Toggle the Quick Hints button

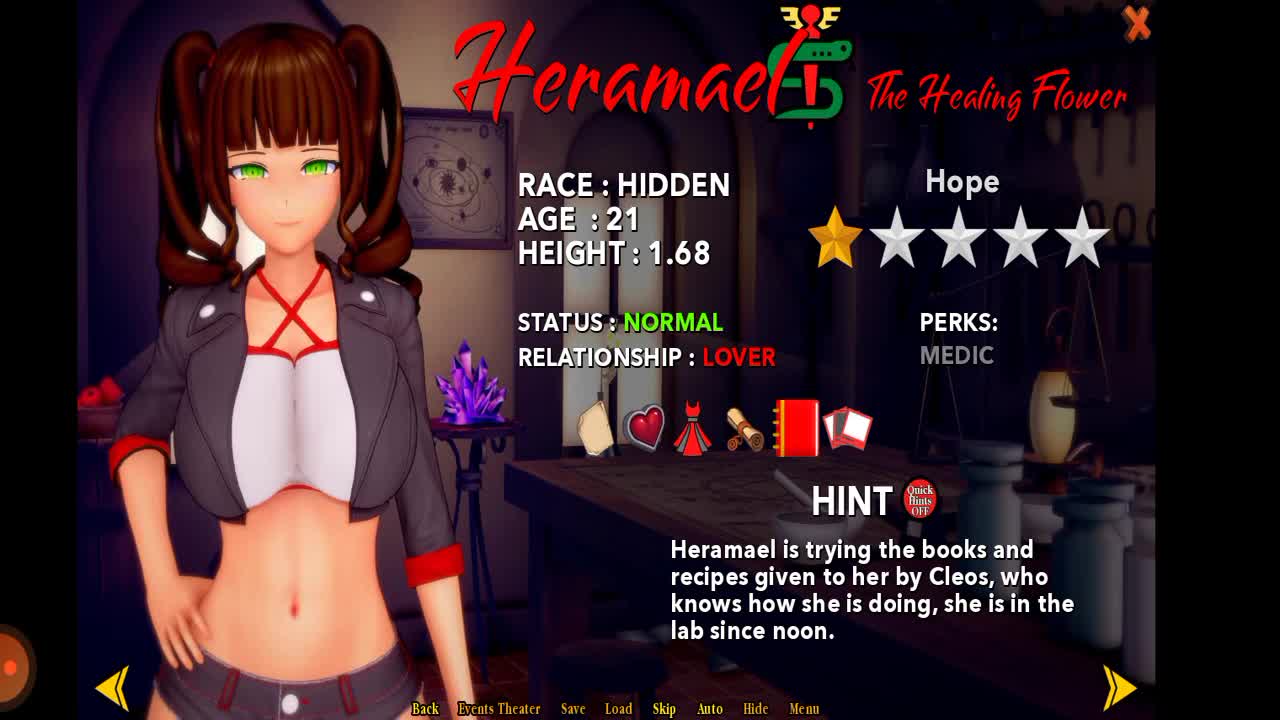click(919, 499)
